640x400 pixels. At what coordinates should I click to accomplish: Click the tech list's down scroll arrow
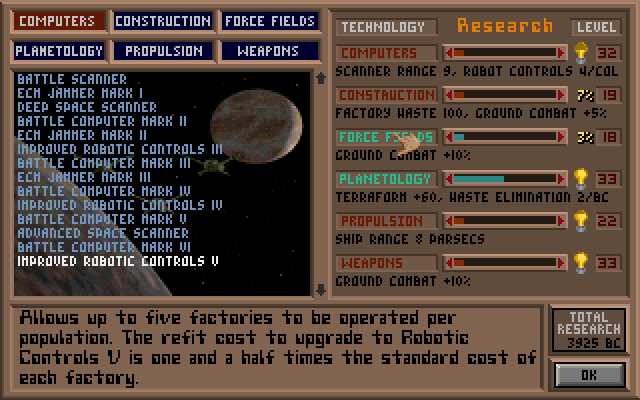click(320, 289)
